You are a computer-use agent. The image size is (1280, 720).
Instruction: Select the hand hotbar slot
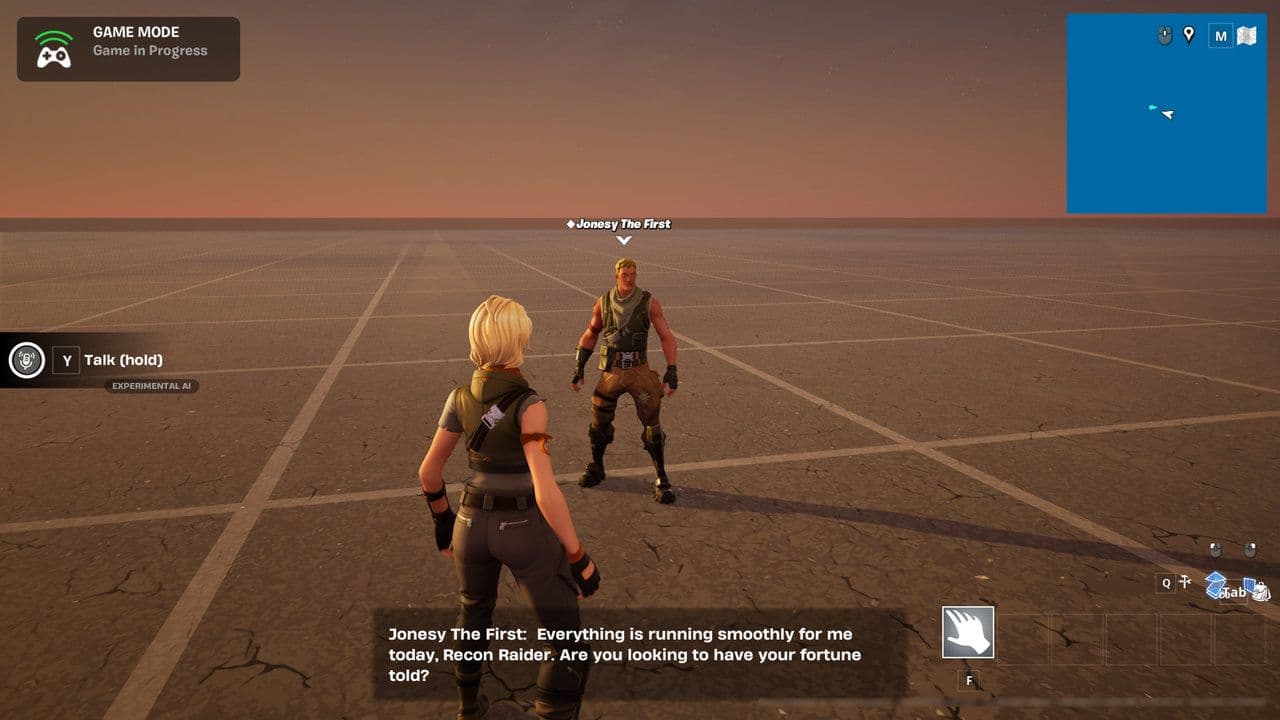pyautogui.click(x=968, y=632)
